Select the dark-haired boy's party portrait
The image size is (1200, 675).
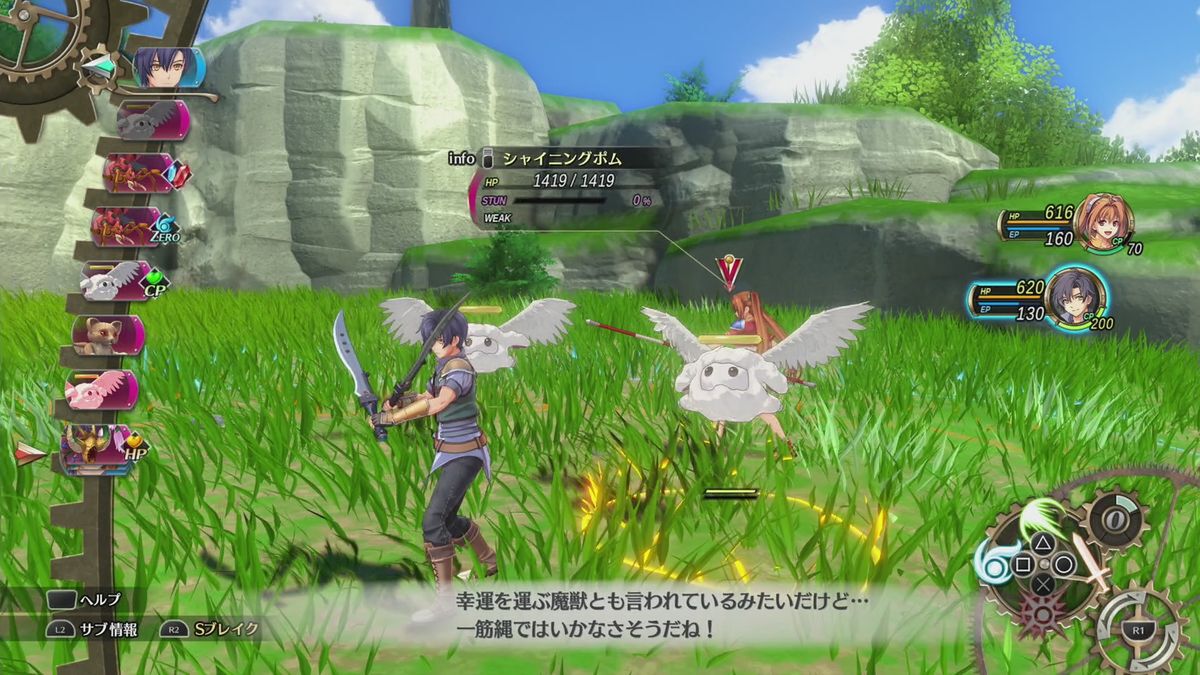[x=1074, y=297]
